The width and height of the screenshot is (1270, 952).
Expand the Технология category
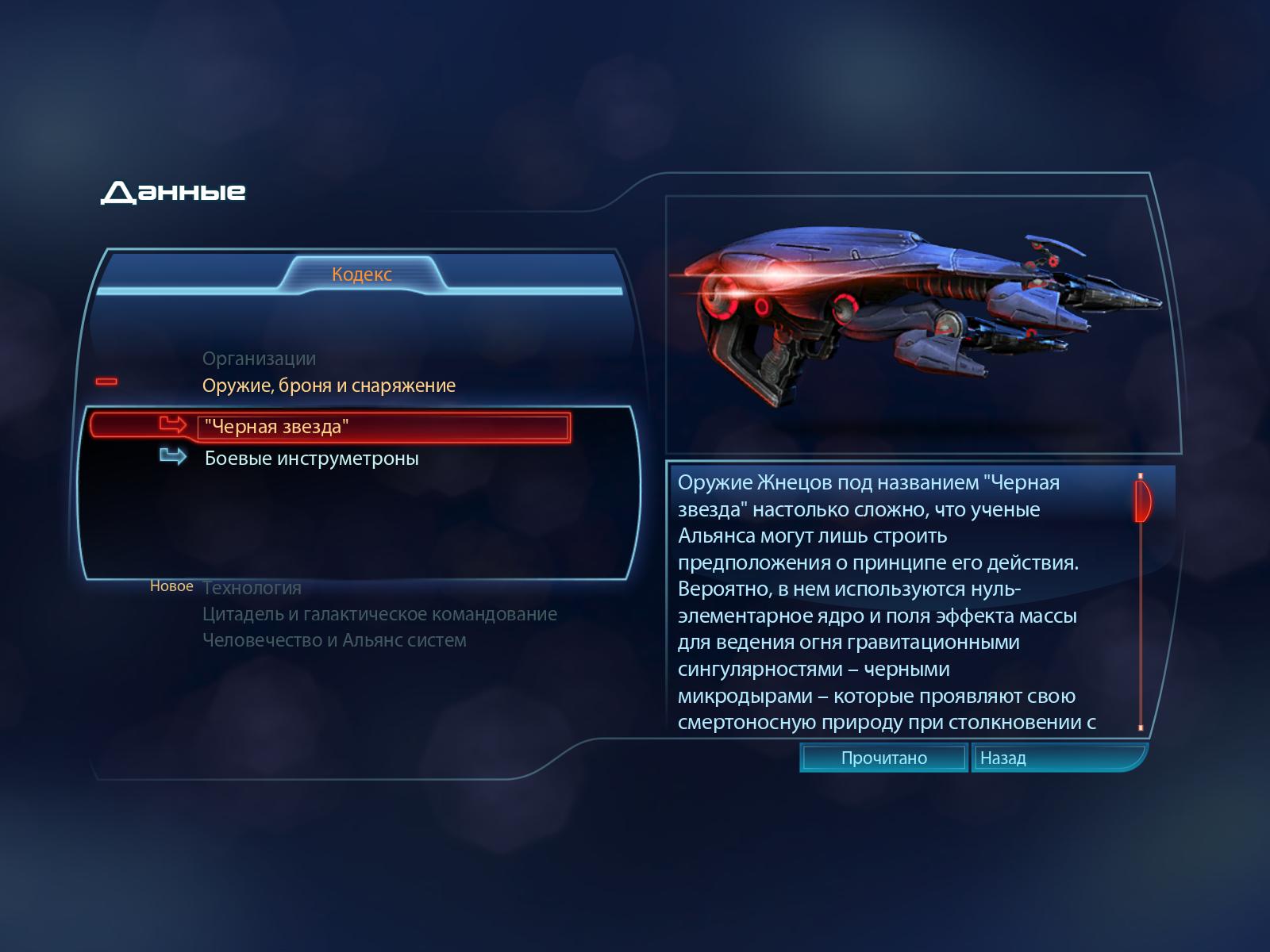tap(252, 588)
